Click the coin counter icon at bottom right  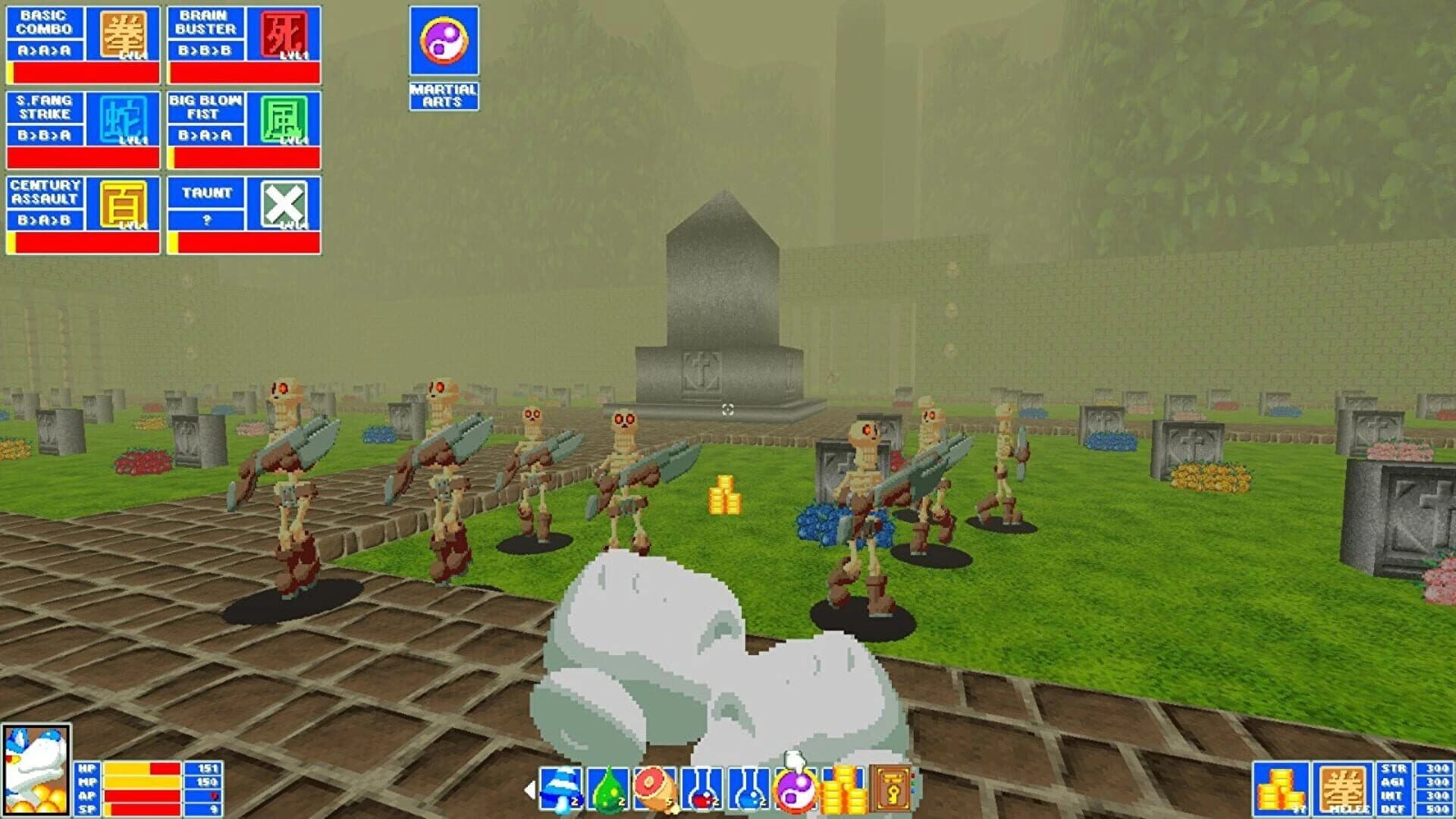point(1280,786)
